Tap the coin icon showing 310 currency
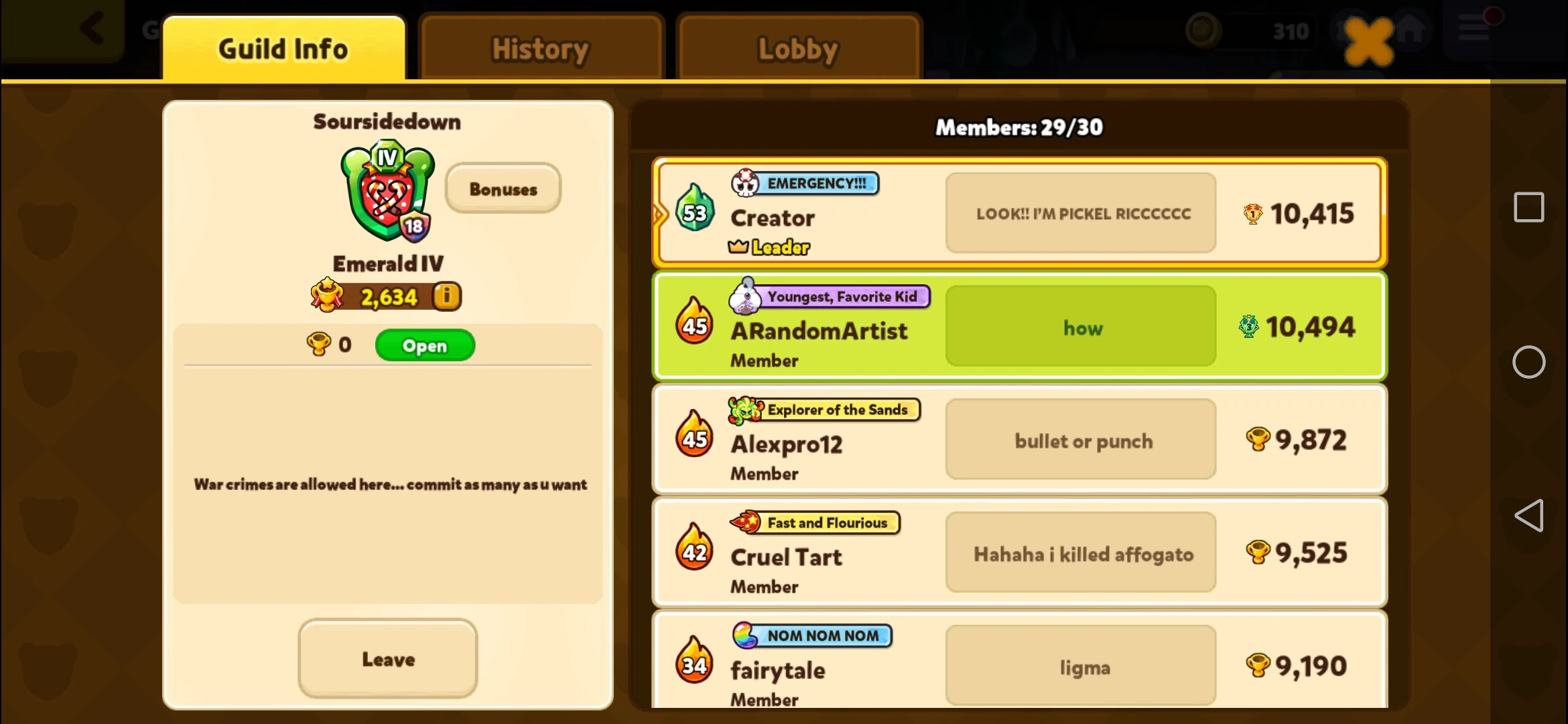 [1202, 30]
